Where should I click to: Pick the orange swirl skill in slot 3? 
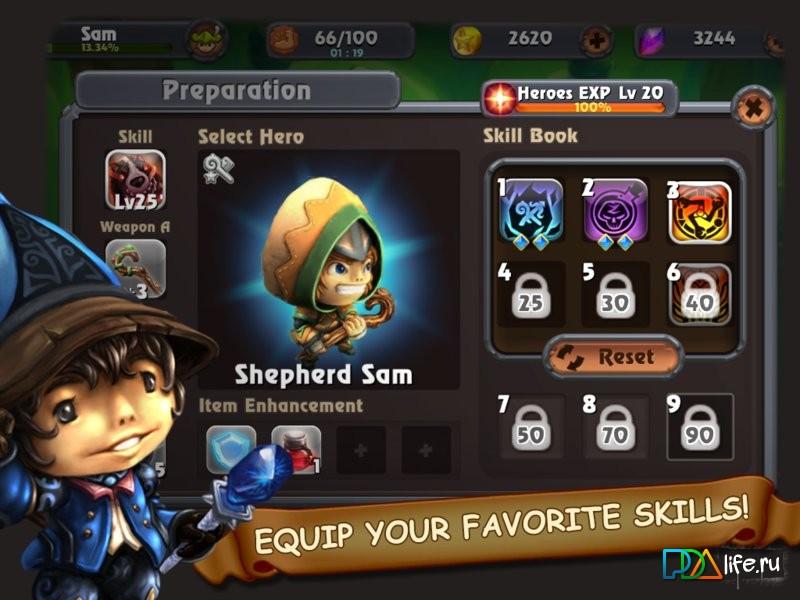699,210
